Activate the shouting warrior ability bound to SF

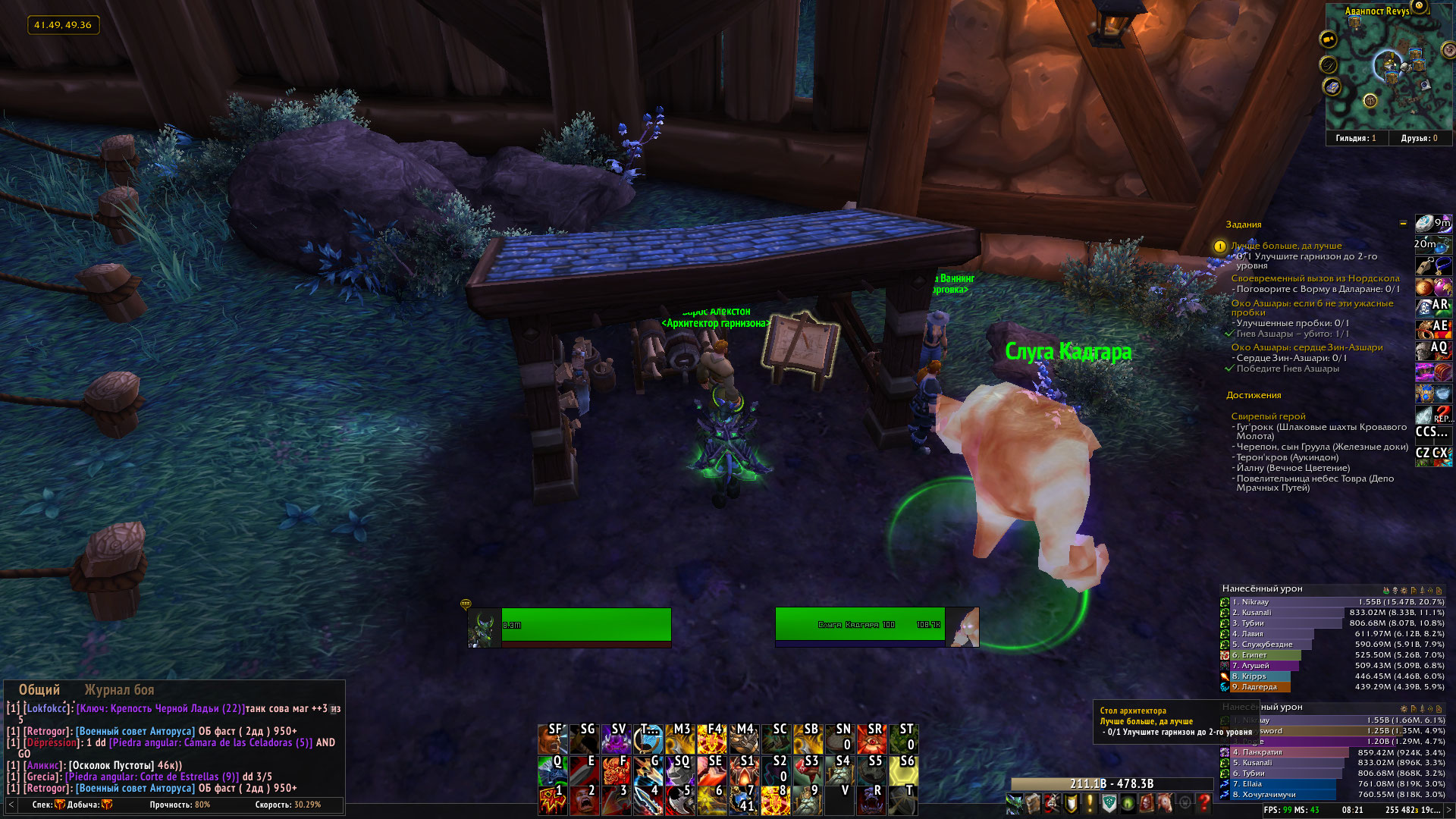click(x=553, y=739)
